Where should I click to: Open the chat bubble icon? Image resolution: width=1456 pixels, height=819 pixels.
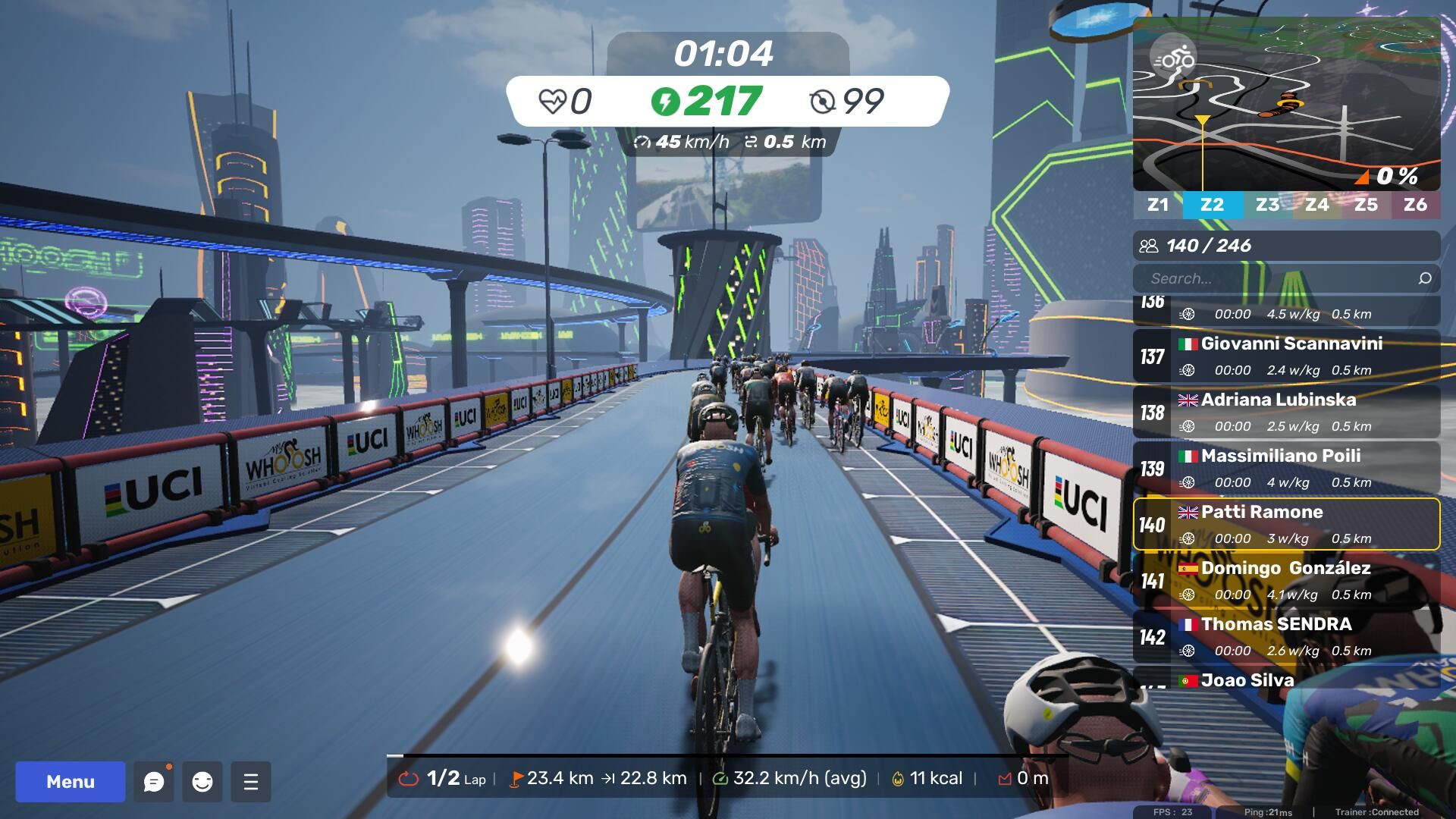(154, 782)
